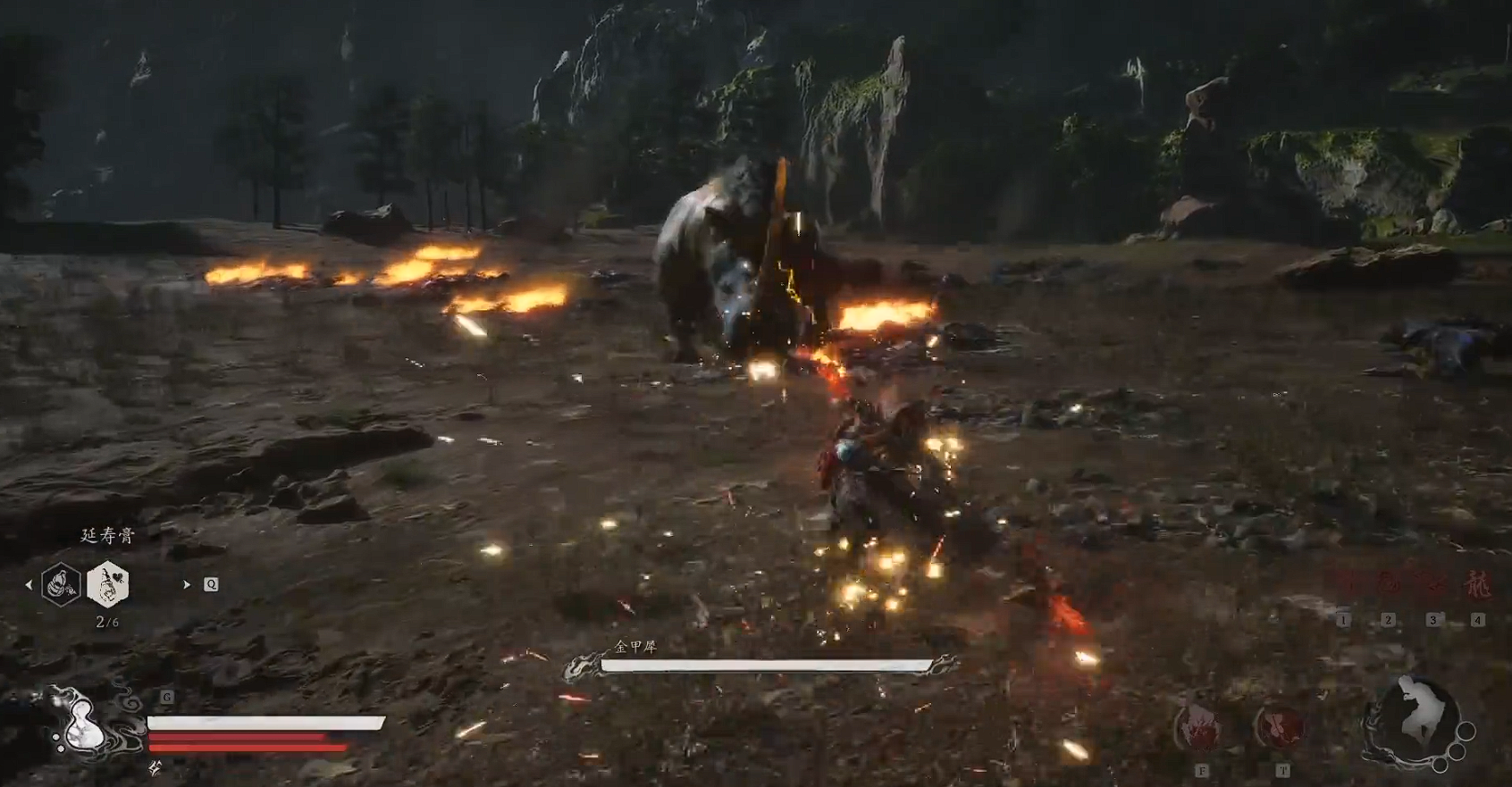Click the crouching monkey stance emblem
The height and width of the screenshot is (787, 1512).
pyautogui.click(x=1415, y=716)
